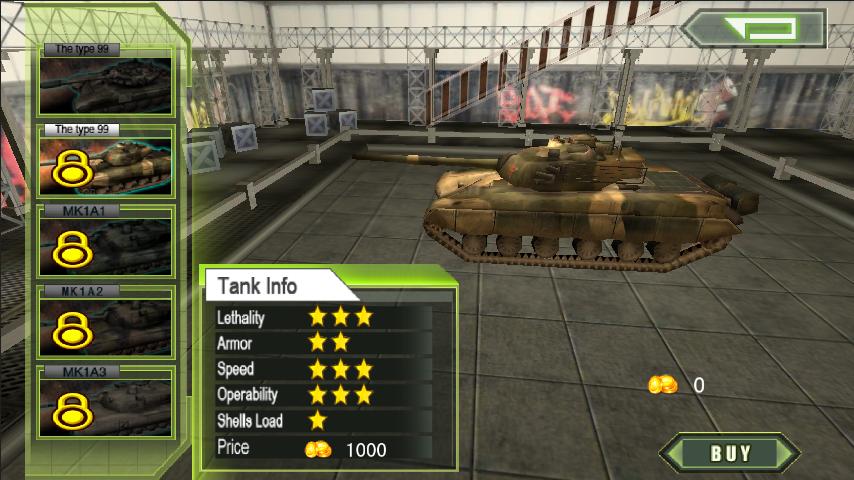Buy the selected tank
This screenshot has width=854, height=480.
click(730, 453)
